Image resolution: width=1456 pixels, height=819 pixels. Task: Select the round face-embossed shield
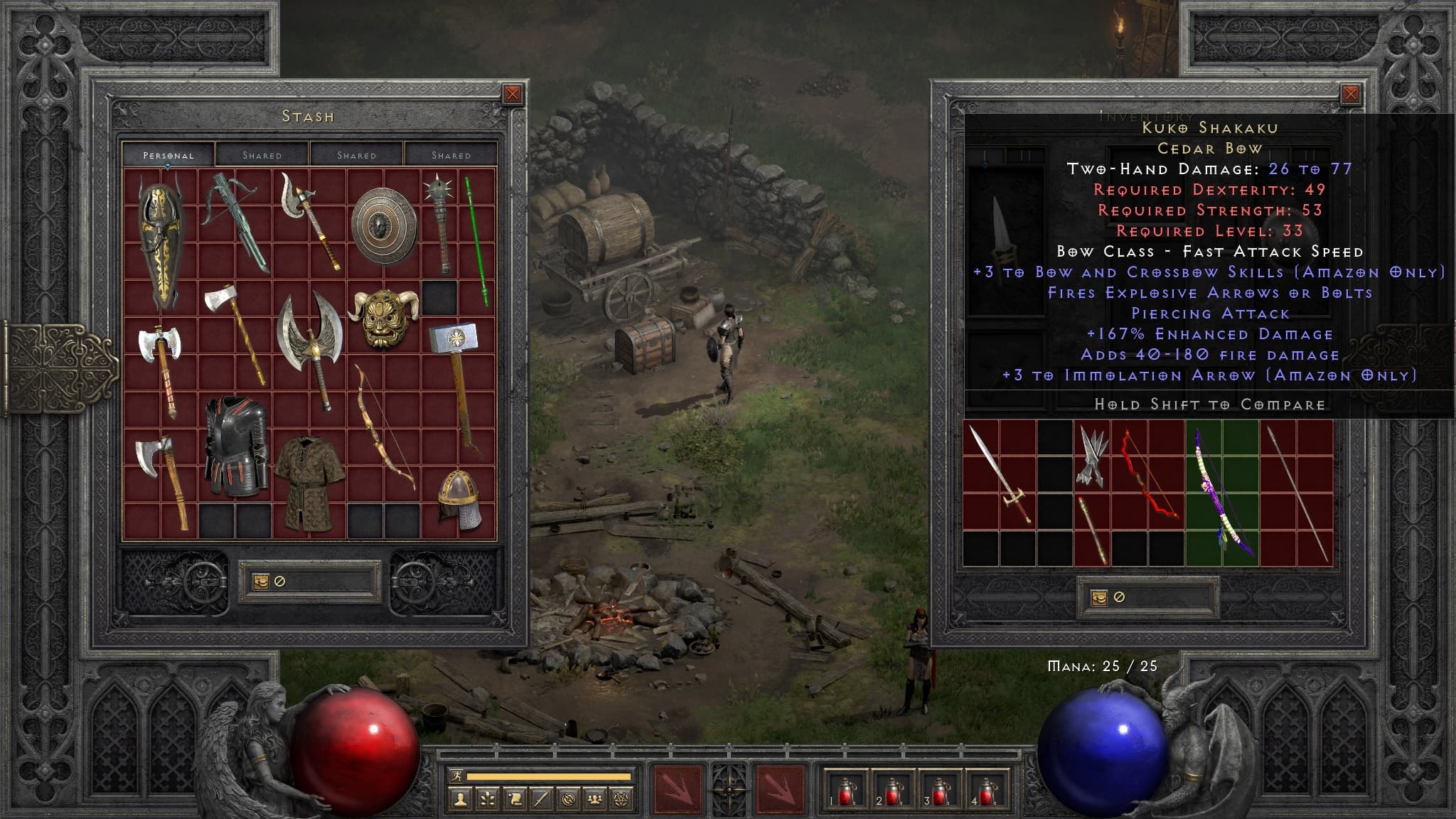pyautogui.click(x=383, y=225)
